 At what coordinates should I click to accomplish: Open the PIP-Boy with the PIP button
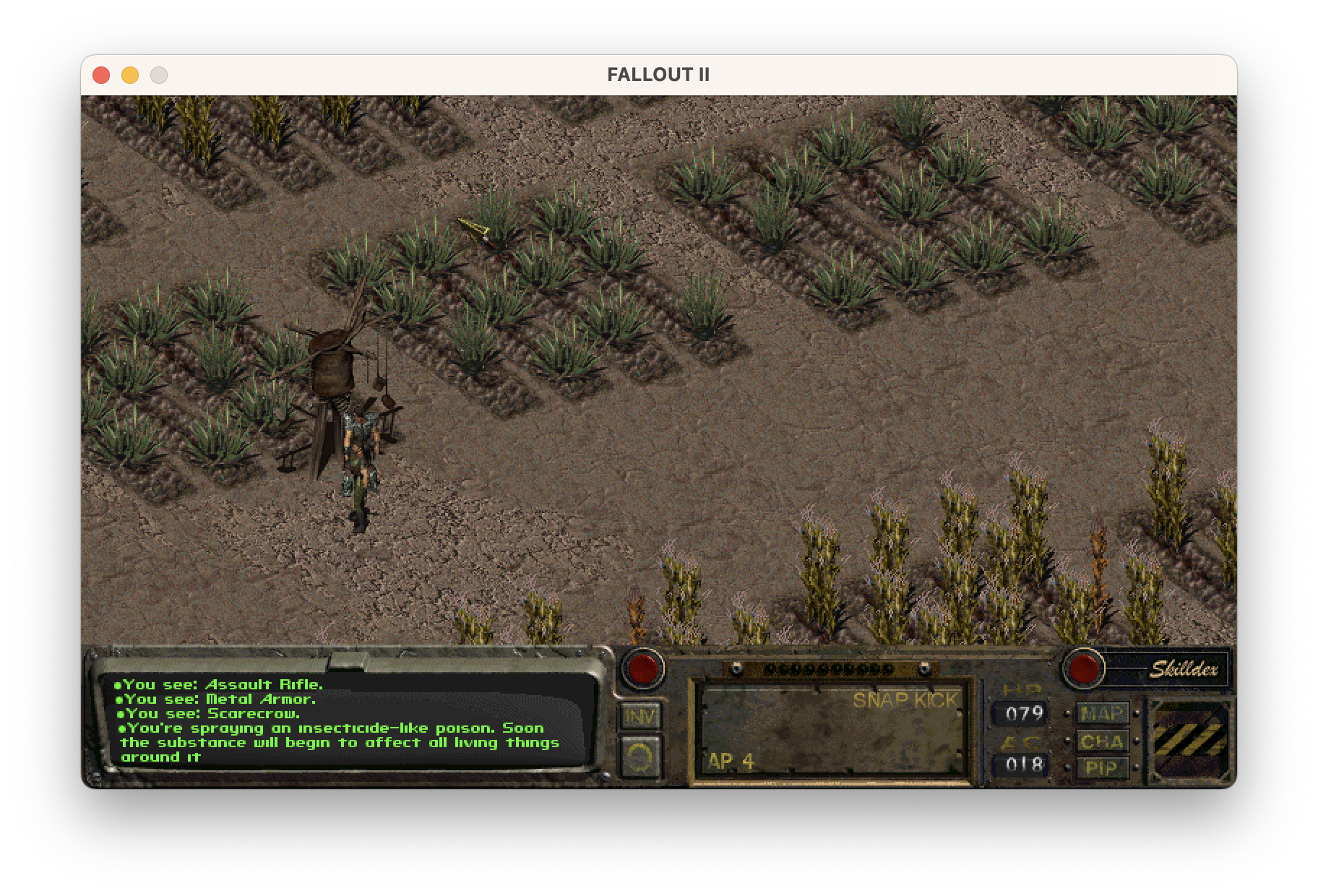[x=1102, y=767]
